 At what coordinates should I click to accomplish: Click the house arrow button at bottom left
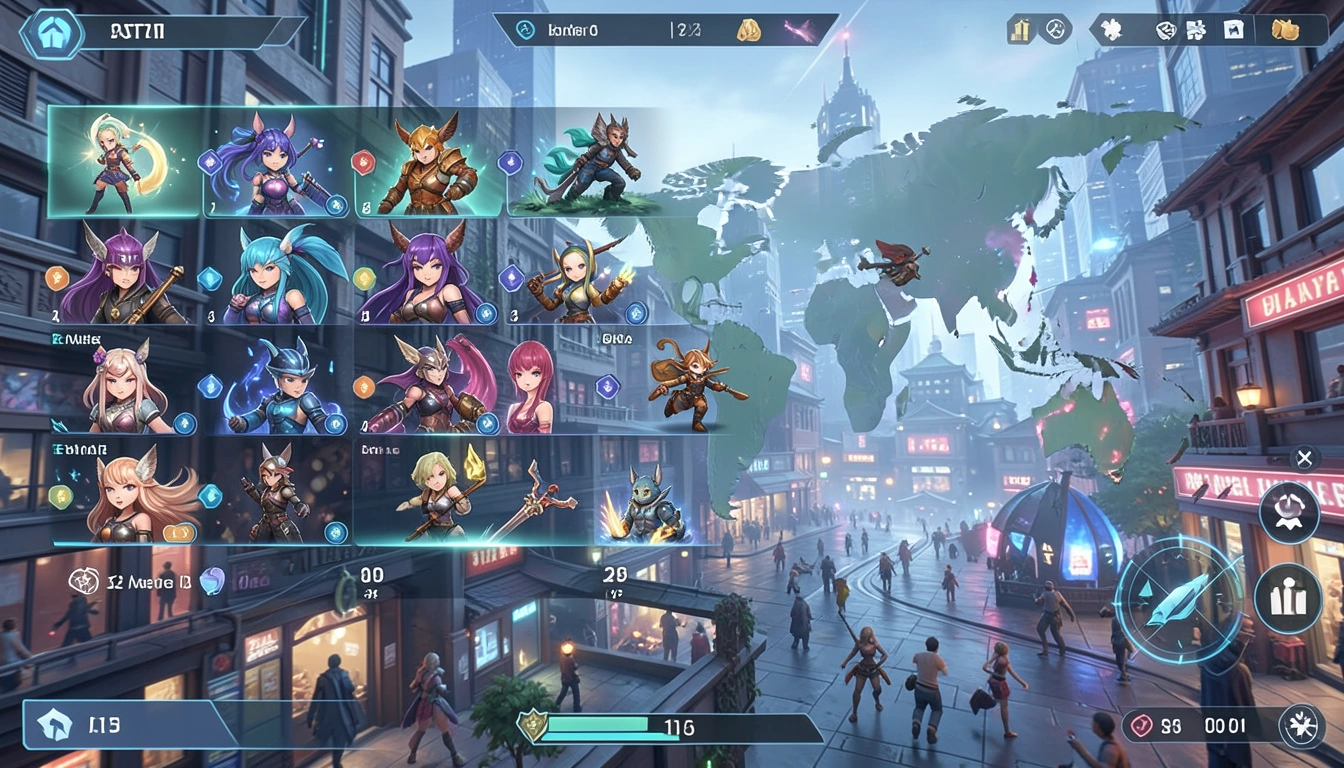pyautogui.click(x=54, y=725)
